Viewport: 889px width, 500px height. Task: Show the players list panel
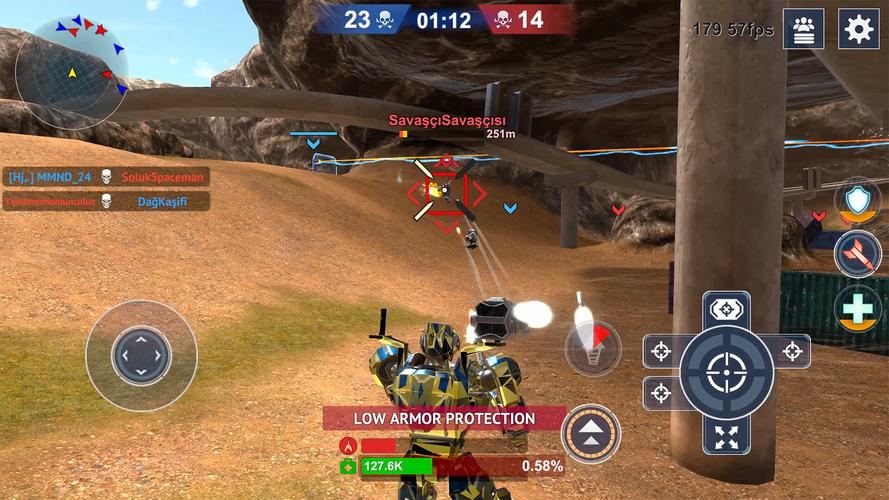(804, 29)
